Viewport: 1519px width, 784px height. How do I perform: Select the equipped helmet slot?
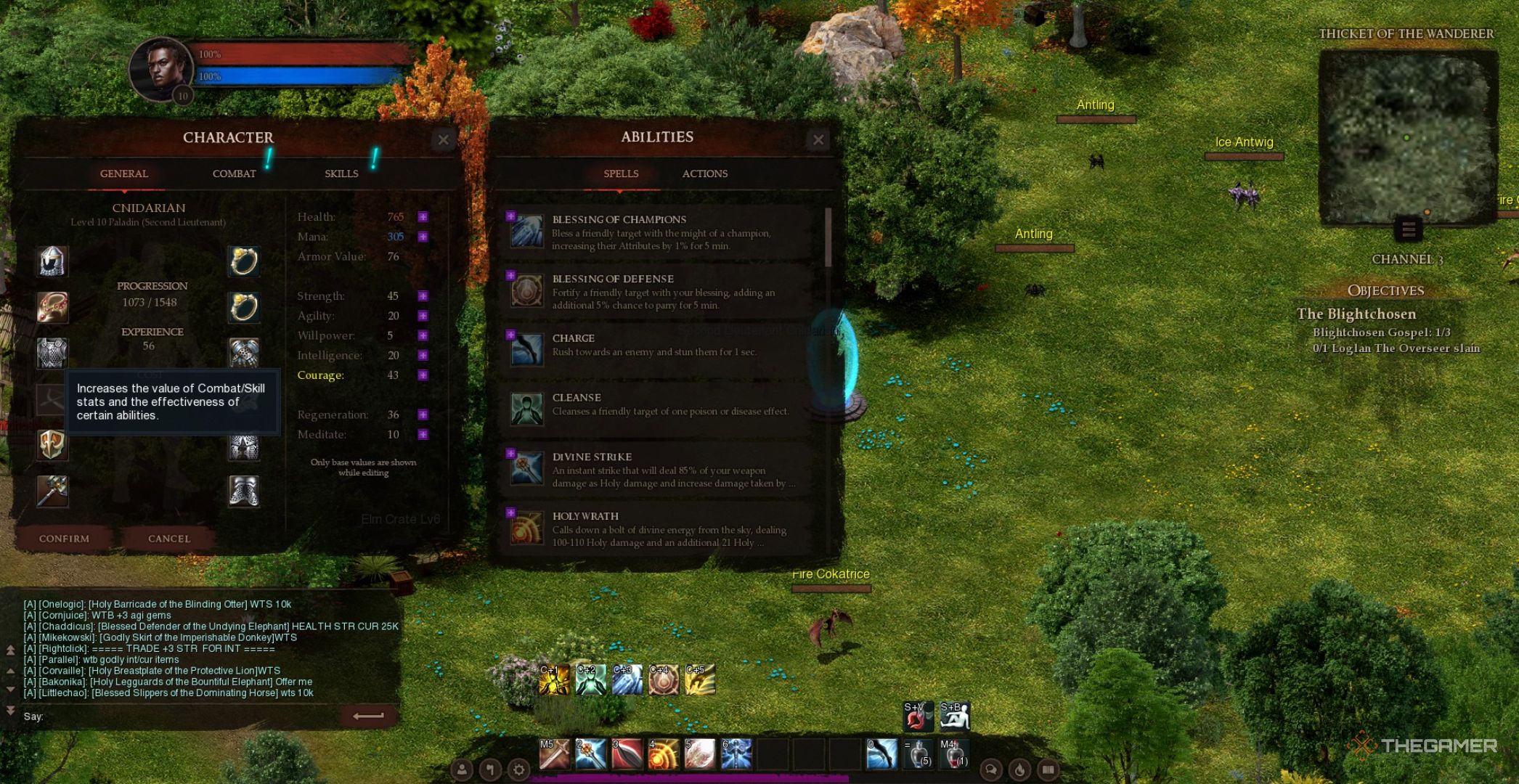pos(52,261)
